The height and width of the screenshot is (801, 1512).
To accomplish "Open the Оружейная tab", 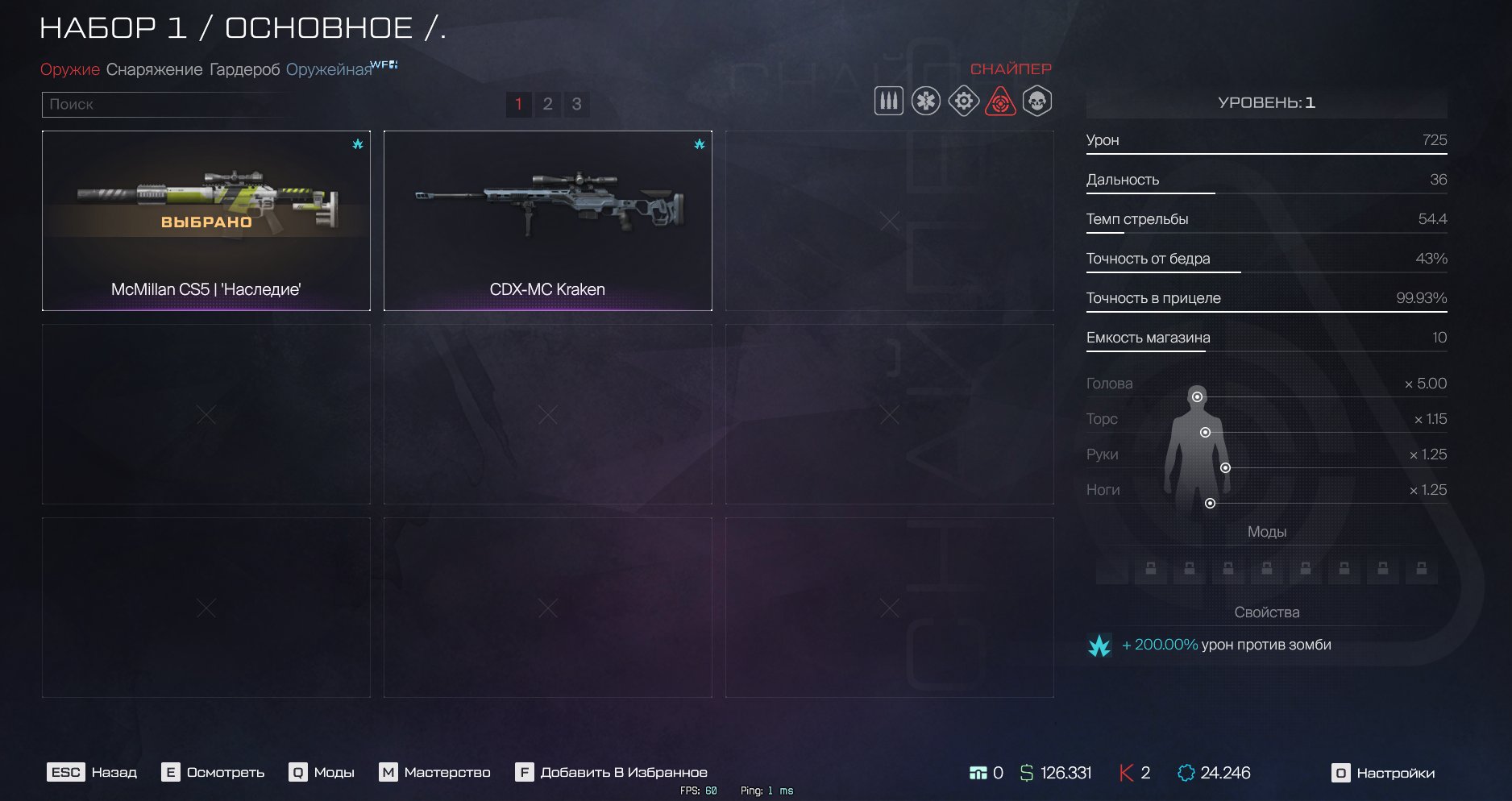I will (x=329, y=70).
